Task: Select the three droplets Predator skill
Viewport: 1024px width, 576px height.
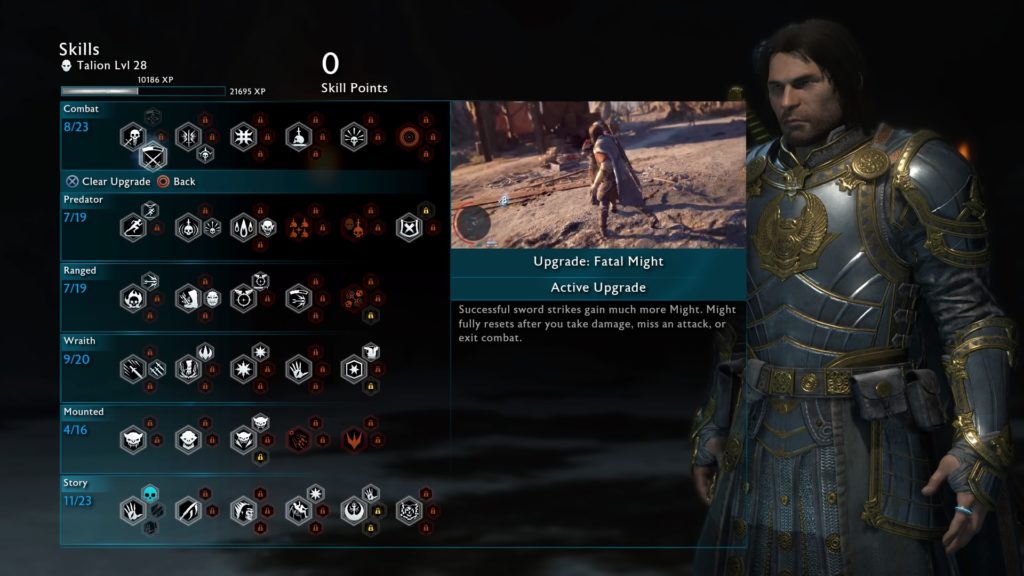Action: [x=245, y=228]
